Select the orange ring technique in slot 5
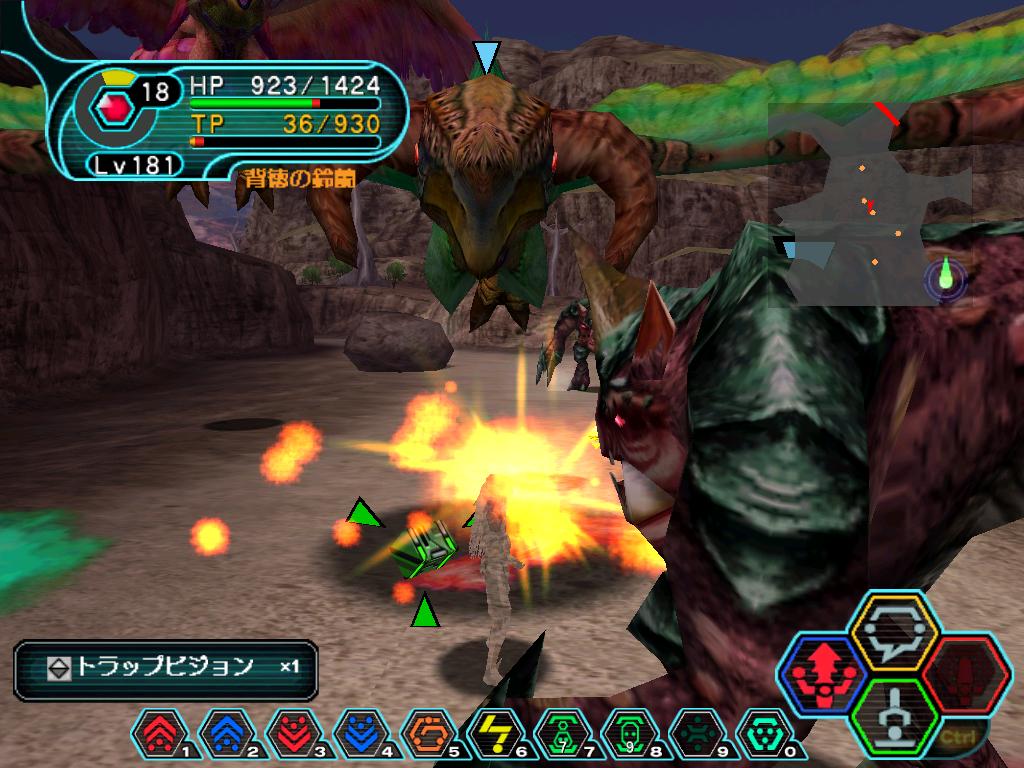The height and width of the screenshot is (768, 1024). pos(427,735)
